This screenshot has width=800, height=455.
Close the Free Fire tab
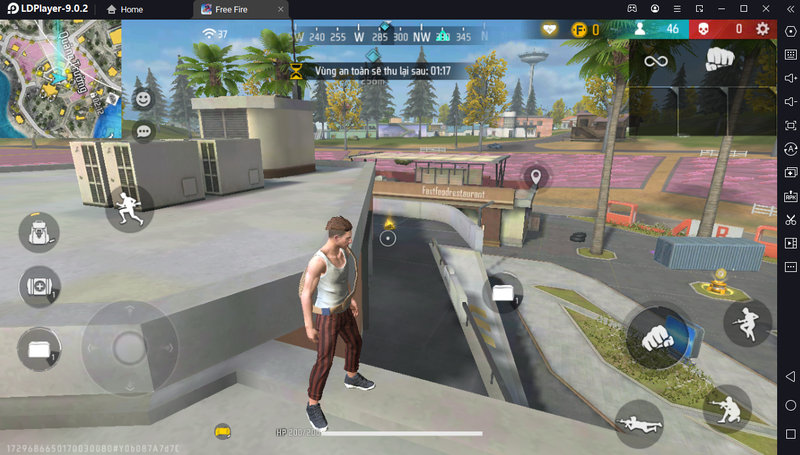[x=281, y=9]
